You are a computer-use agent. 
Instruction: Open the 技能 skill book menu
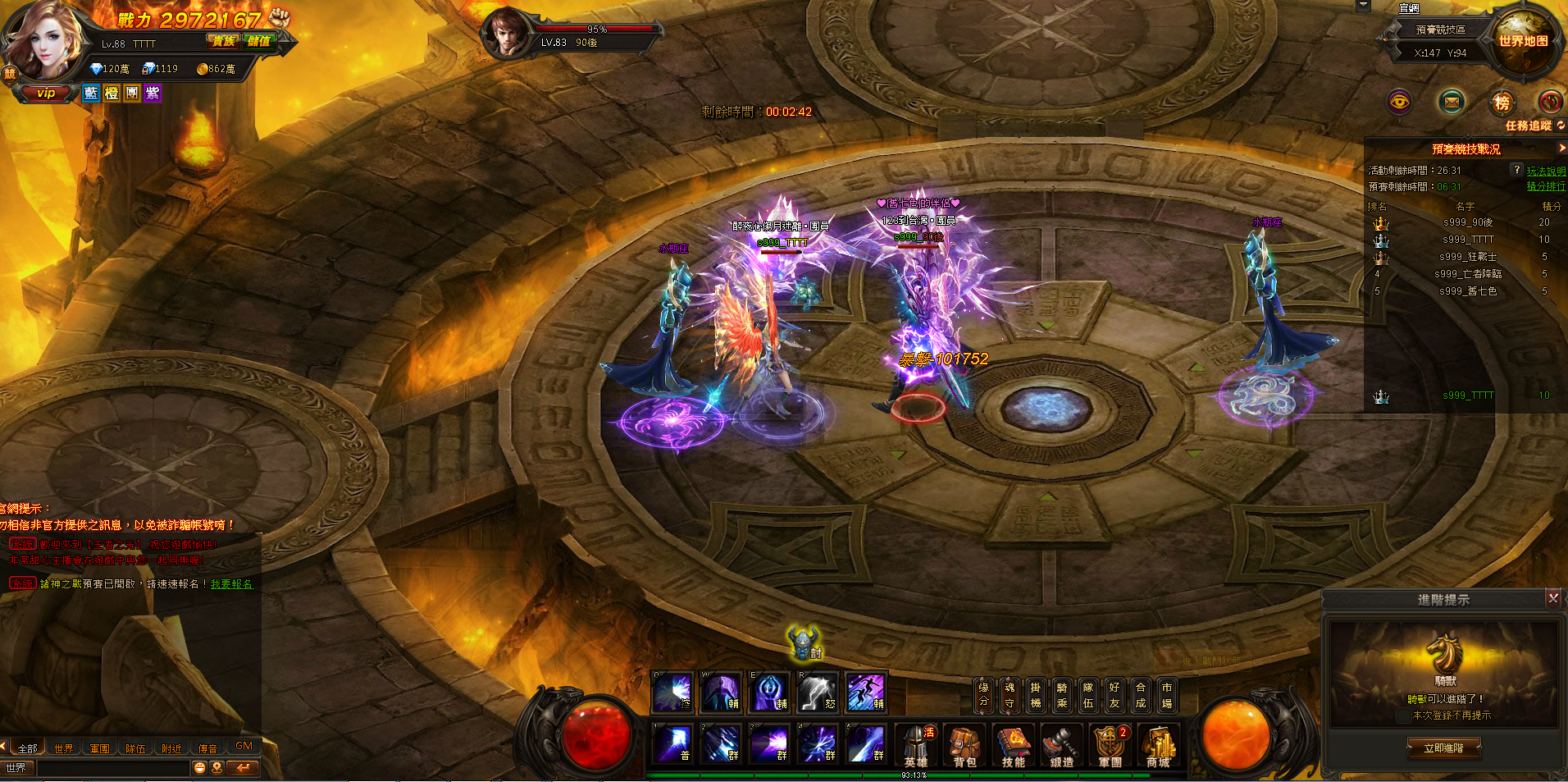tap(1013, 745)
